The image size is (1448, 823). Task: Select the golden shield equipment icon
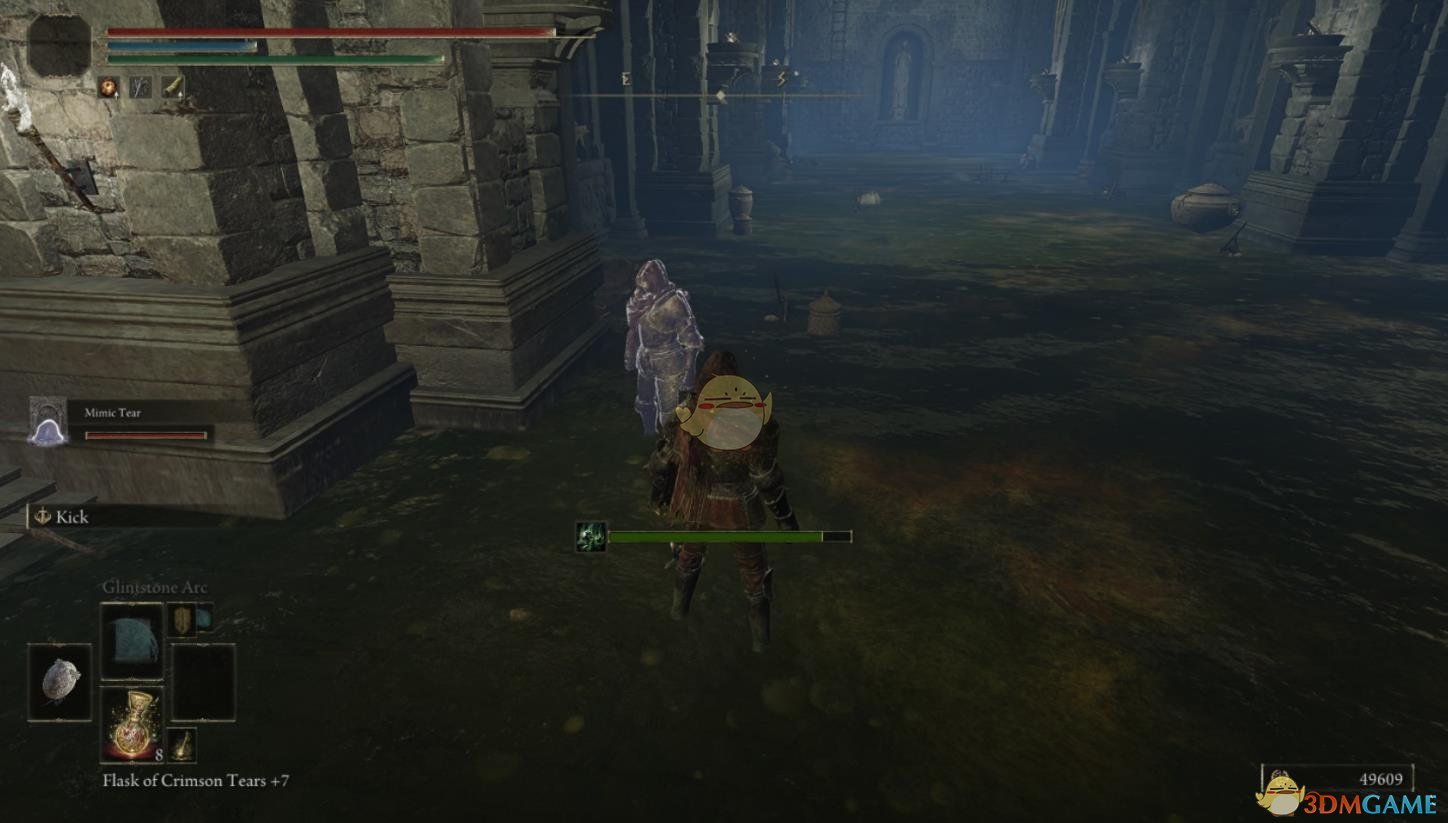tap(182, 620)
